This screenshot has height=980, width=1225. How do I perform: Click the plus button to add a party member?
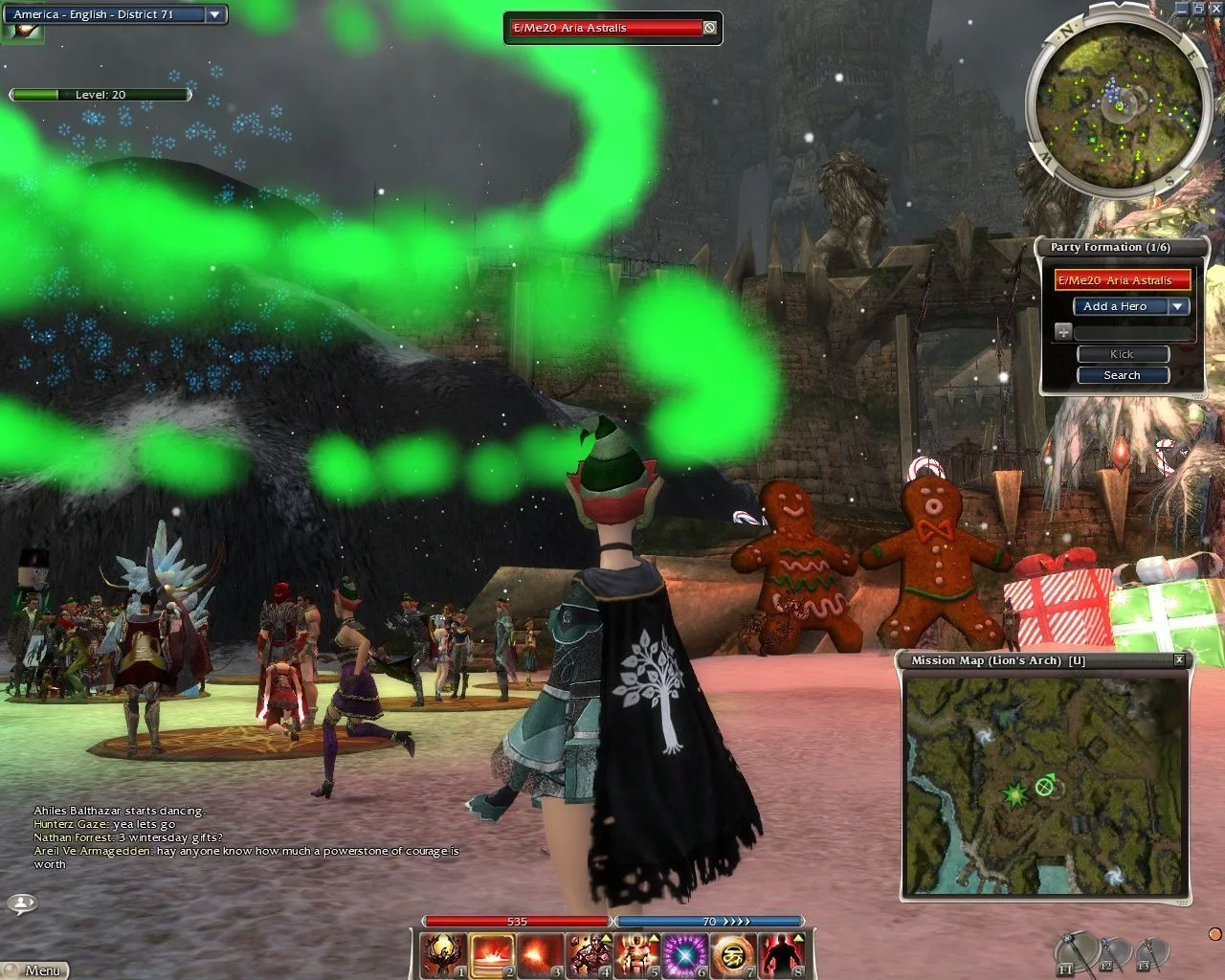click(1063, 332)
